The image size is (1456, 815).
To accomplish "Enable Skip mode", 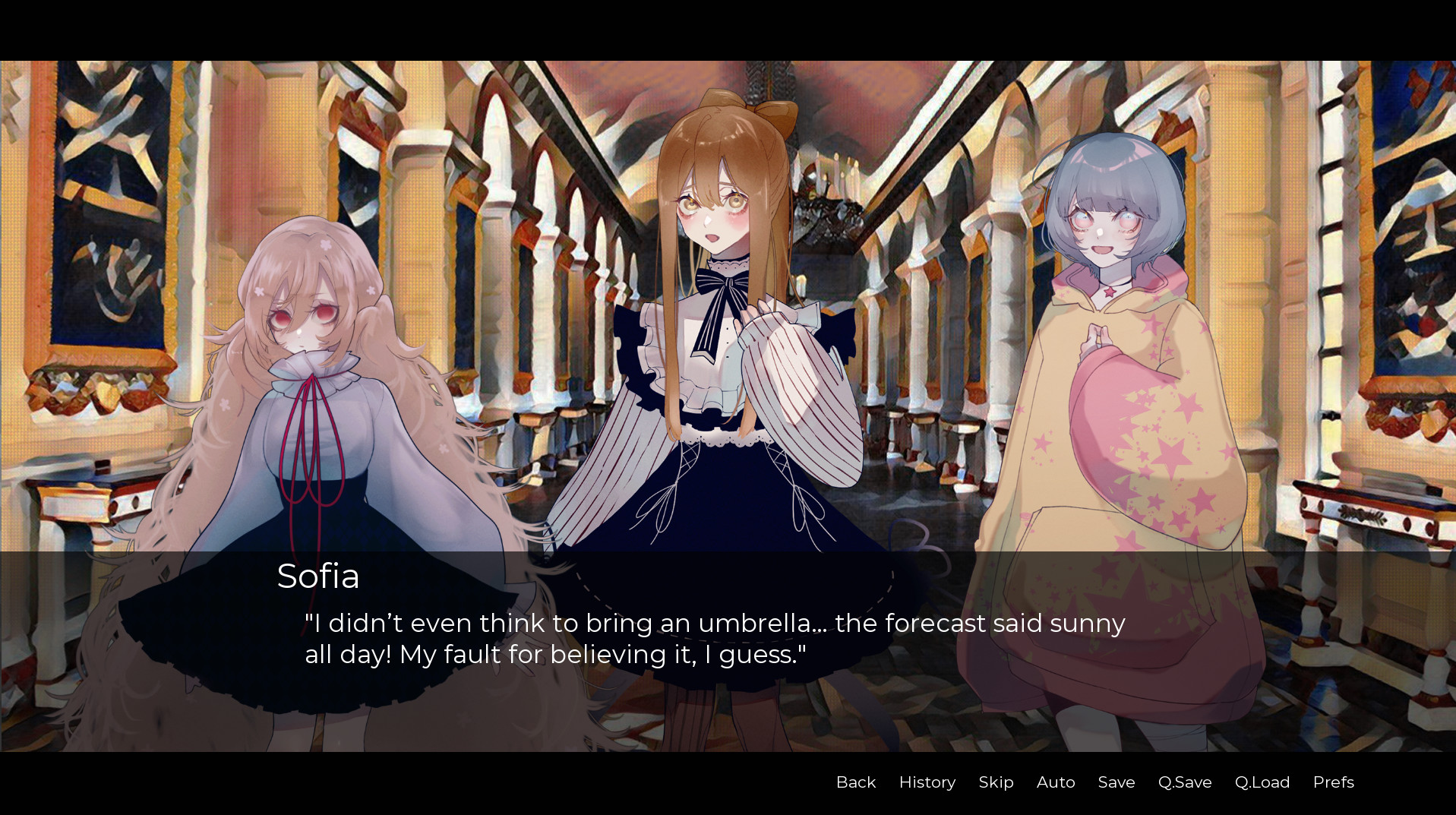I will pos(996,782).
